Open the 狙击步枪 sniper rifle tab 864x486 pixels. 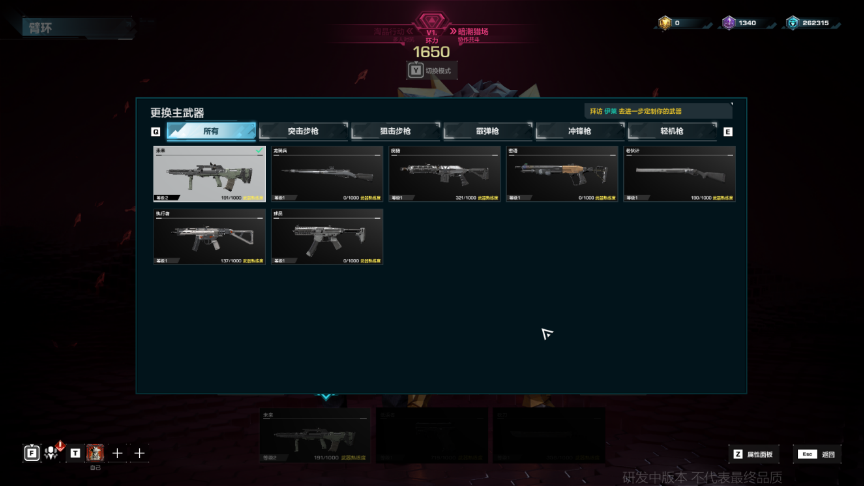click(396, 131)
